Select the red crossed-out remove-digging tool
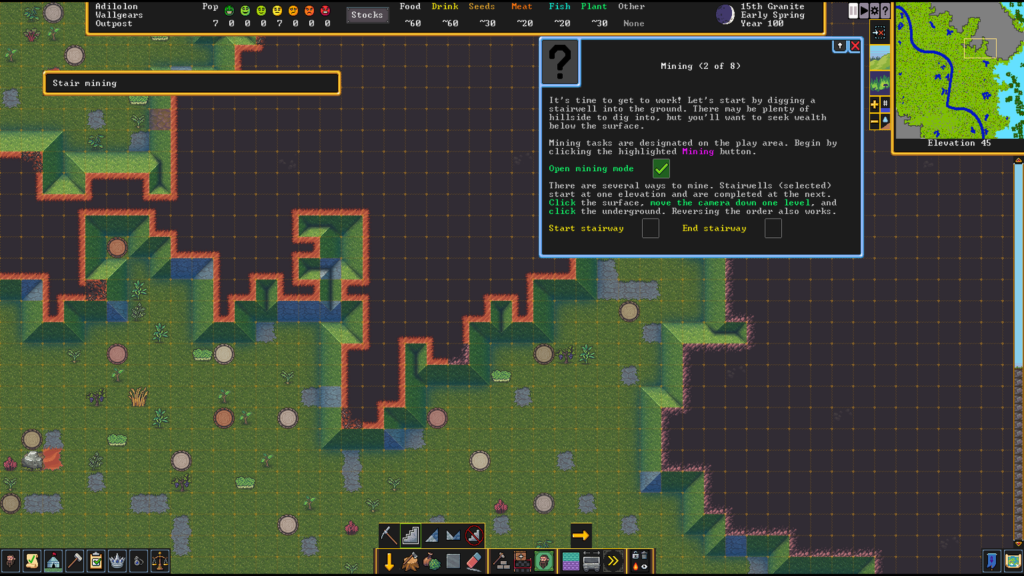Image resolution: width=1024 pixels, height=576 pixels. point(474,536)
